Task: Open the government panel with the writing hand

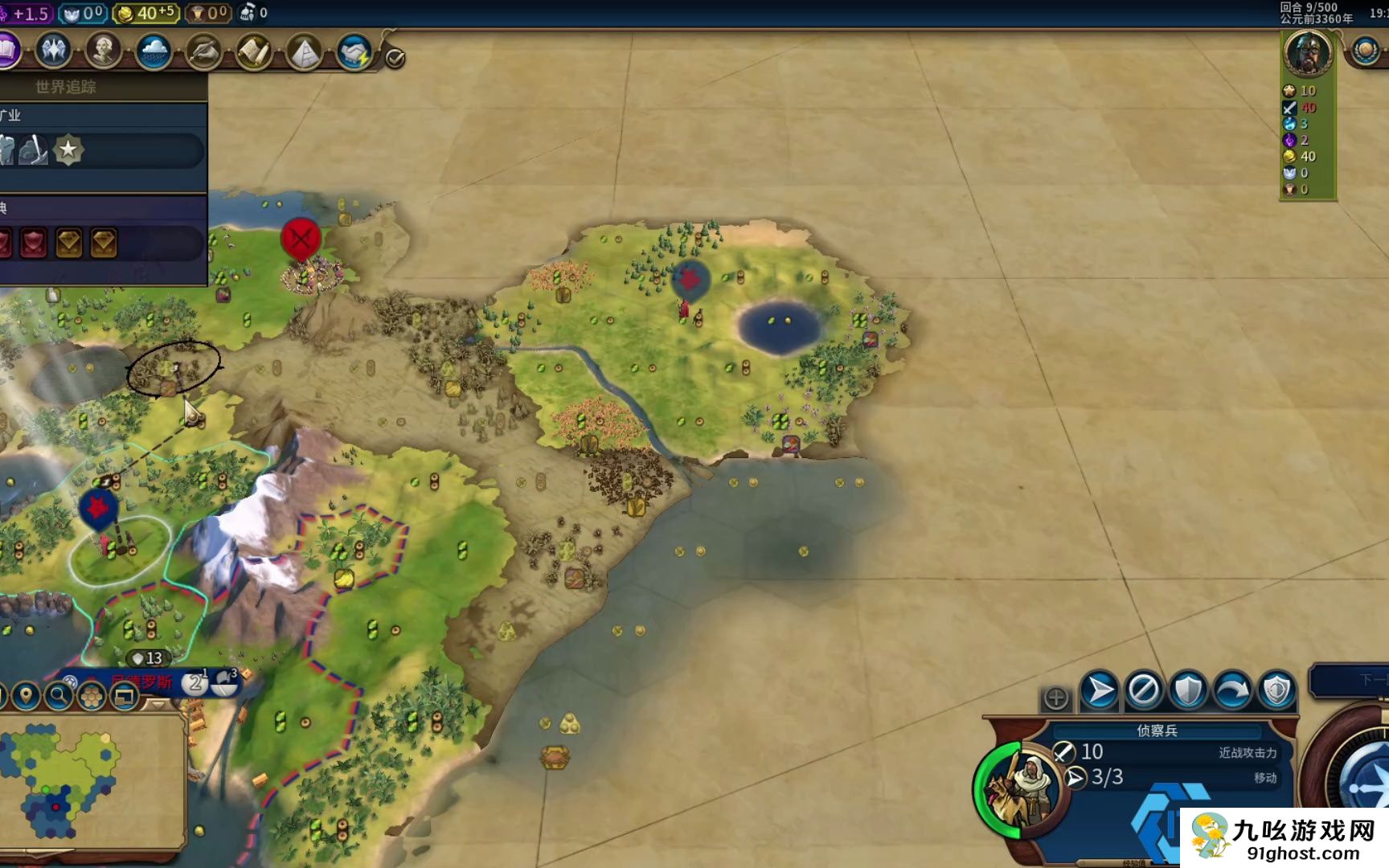Action: coord(203,52)
